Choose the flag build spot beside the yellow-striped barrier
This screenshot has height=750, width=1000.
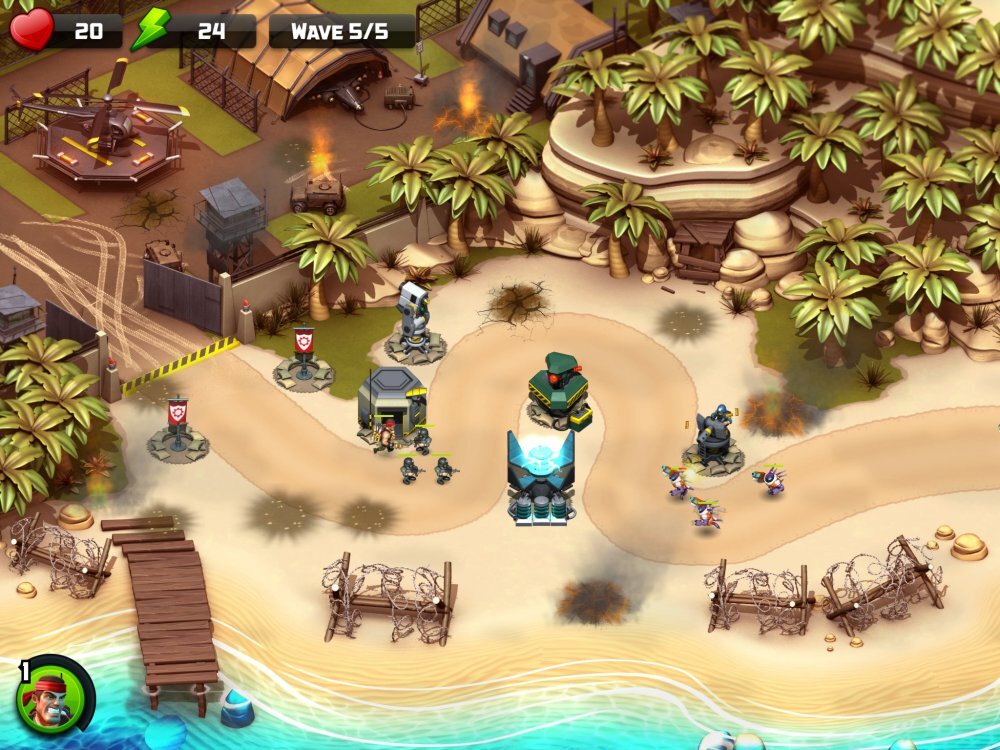click(303, 360)
